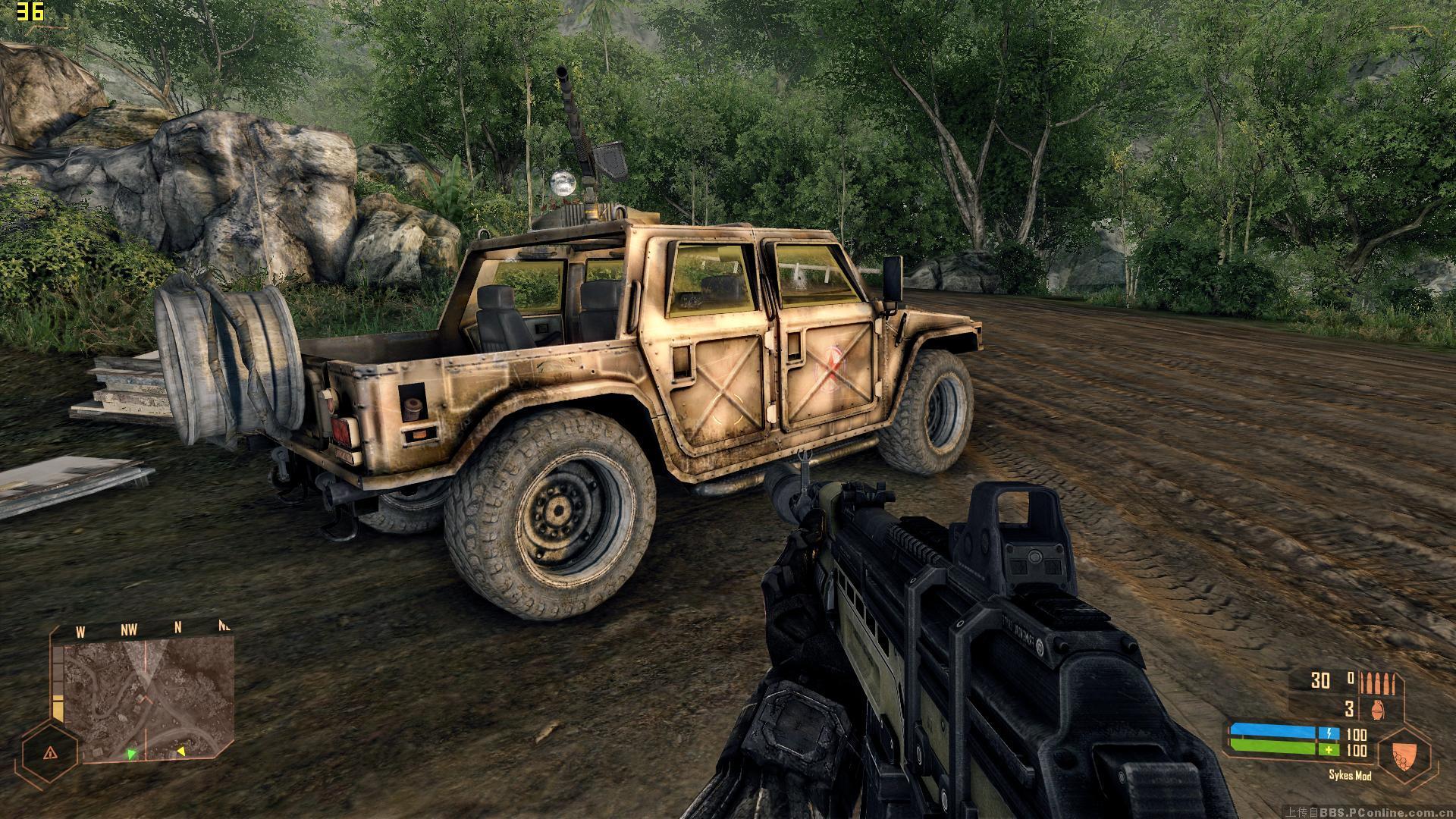Click the yellow arrow marker on minimap

pos(180,752)
